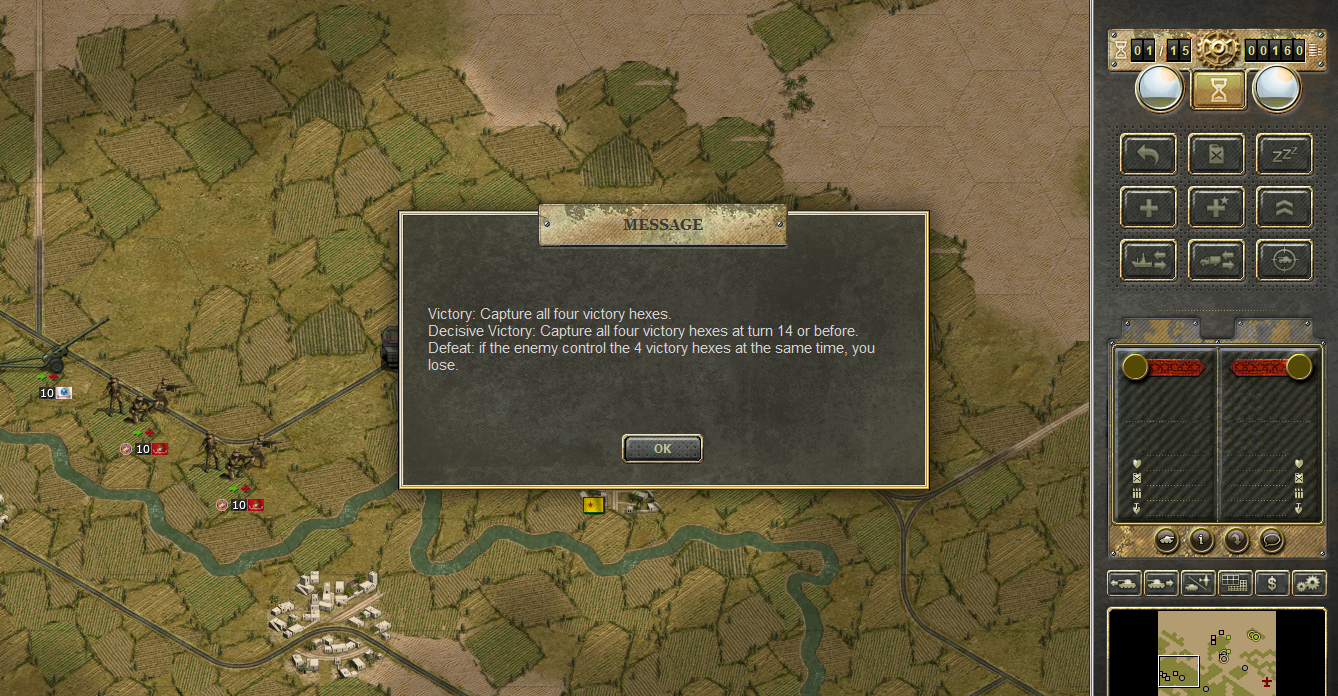Upgrade the unit with the chevrons button
Screen dimensions: 1338x696
1284,208
